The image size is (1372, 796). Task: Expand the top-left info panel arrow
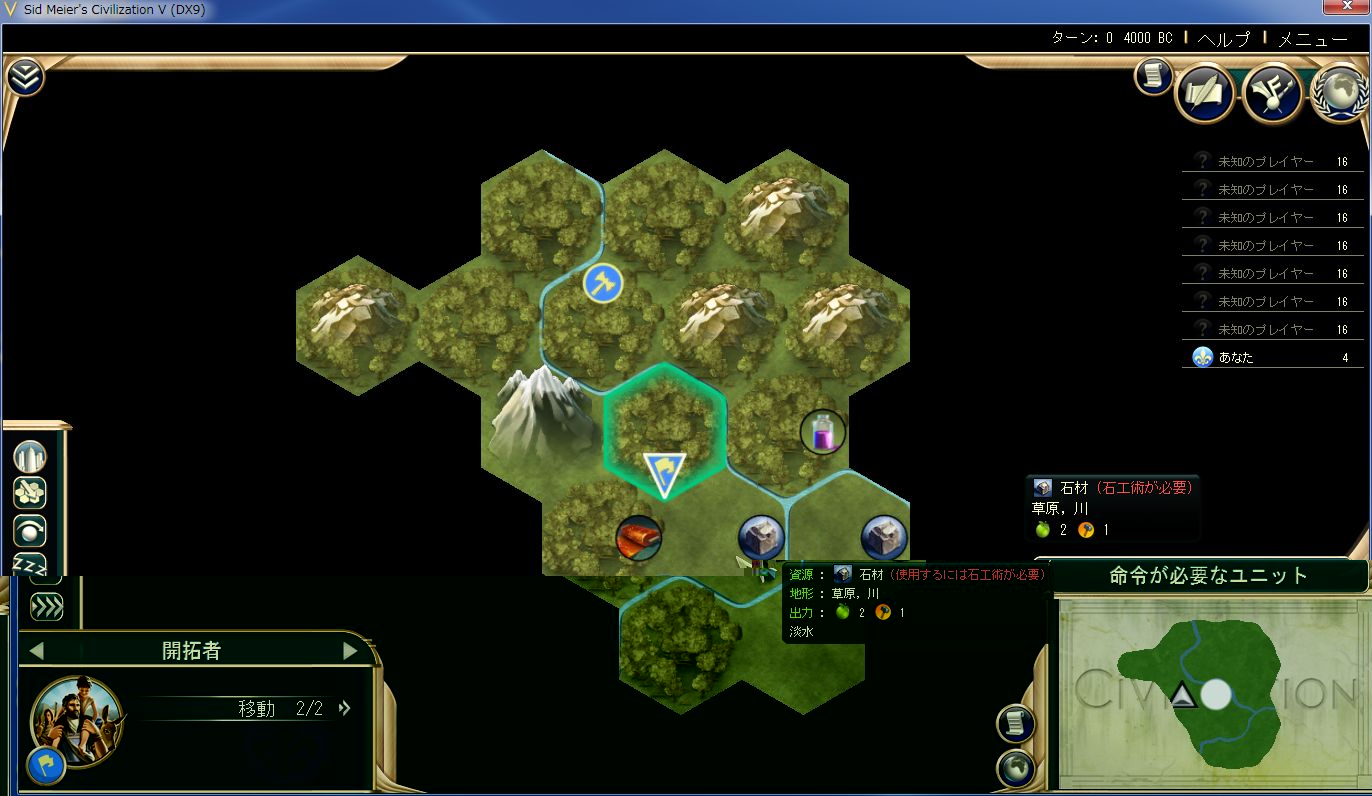point(25,77)
